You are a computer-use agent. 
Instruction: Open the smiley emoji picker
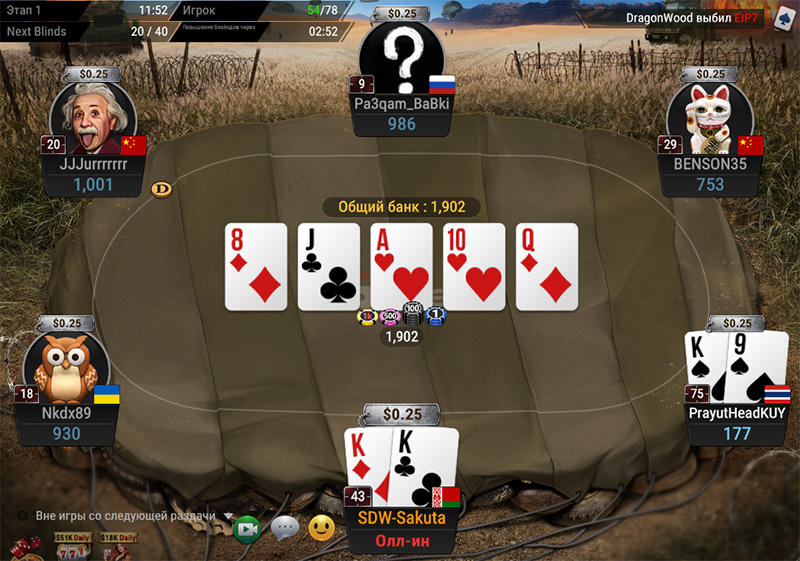[321, 527]
